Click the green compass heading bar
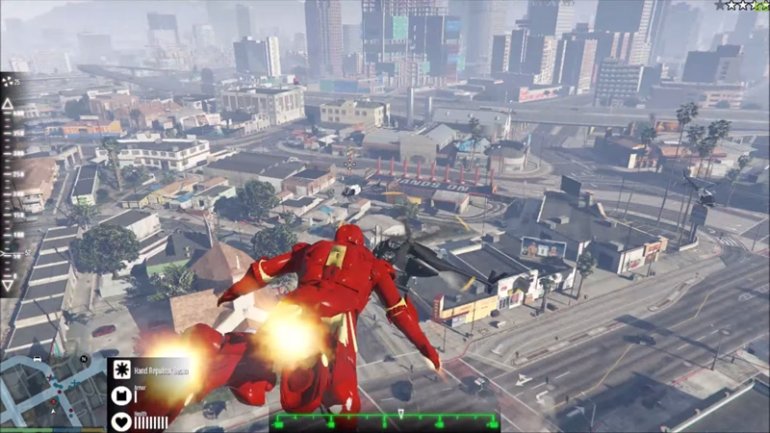 [x=385, y=421]
